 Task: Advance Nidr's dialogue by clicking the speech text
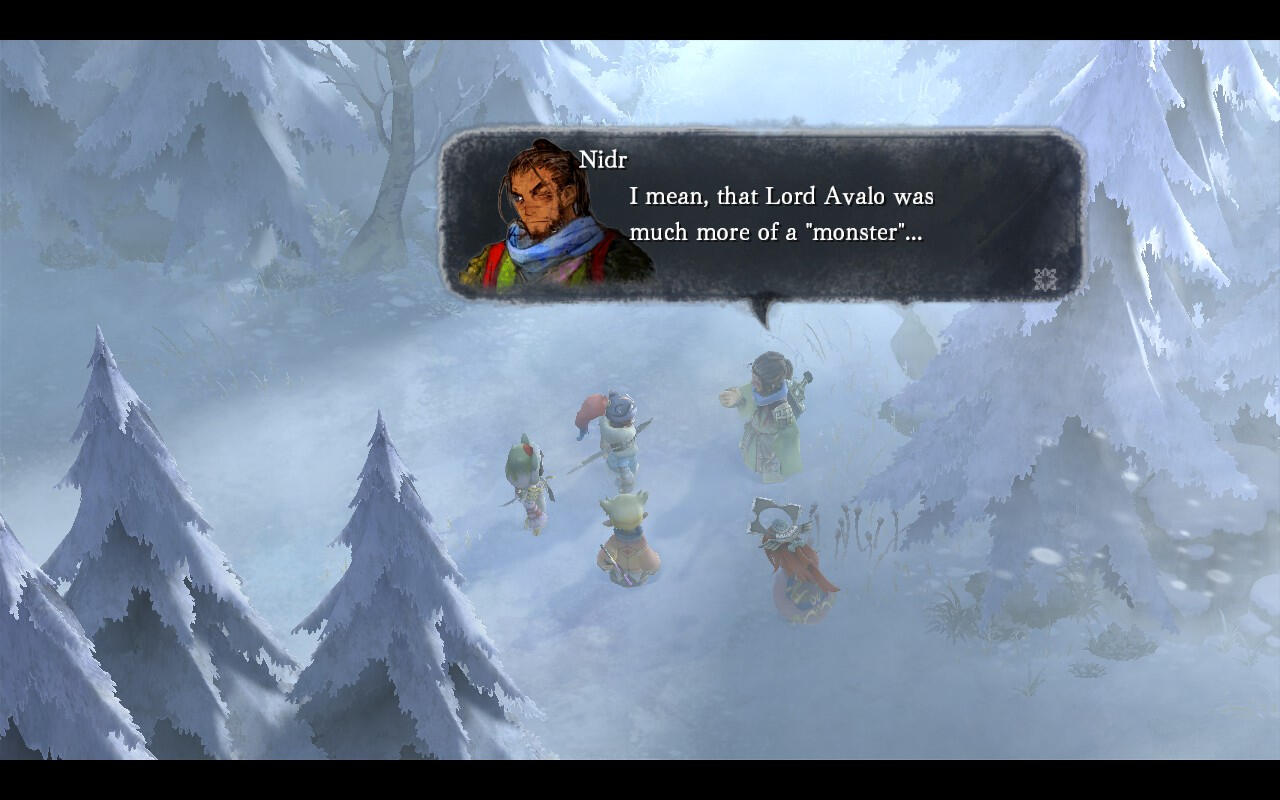[x=781, y=214]
